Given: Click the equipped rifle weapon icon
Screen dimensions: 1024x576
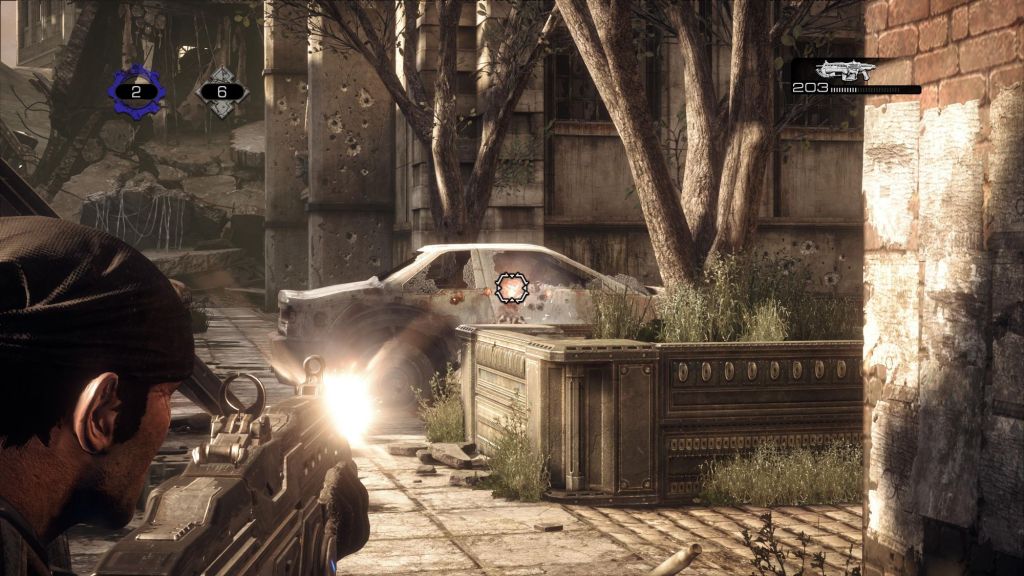Looking at the screenshot, I should [844, 70].
